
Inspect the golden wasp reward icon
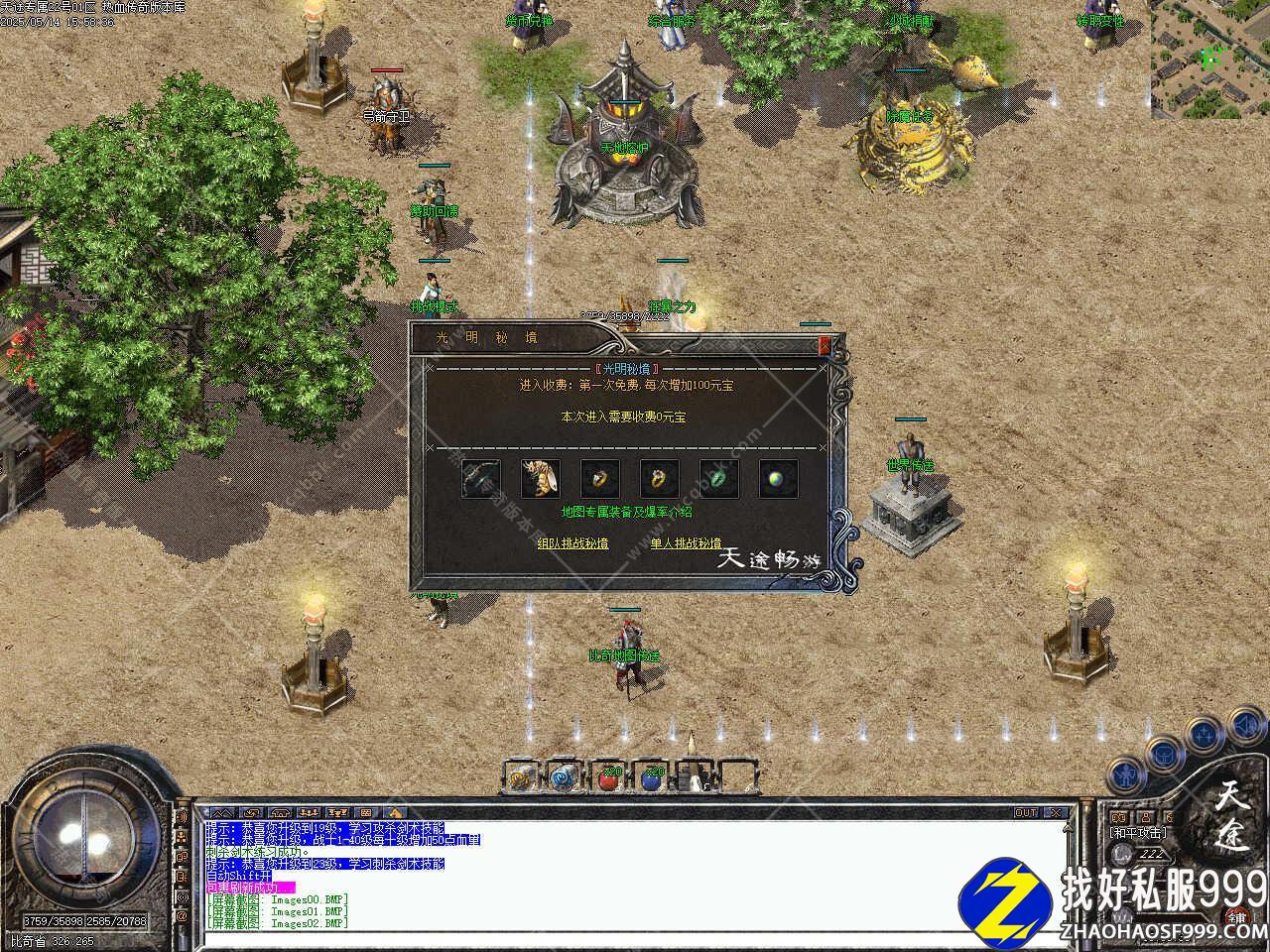coord(541,479)
